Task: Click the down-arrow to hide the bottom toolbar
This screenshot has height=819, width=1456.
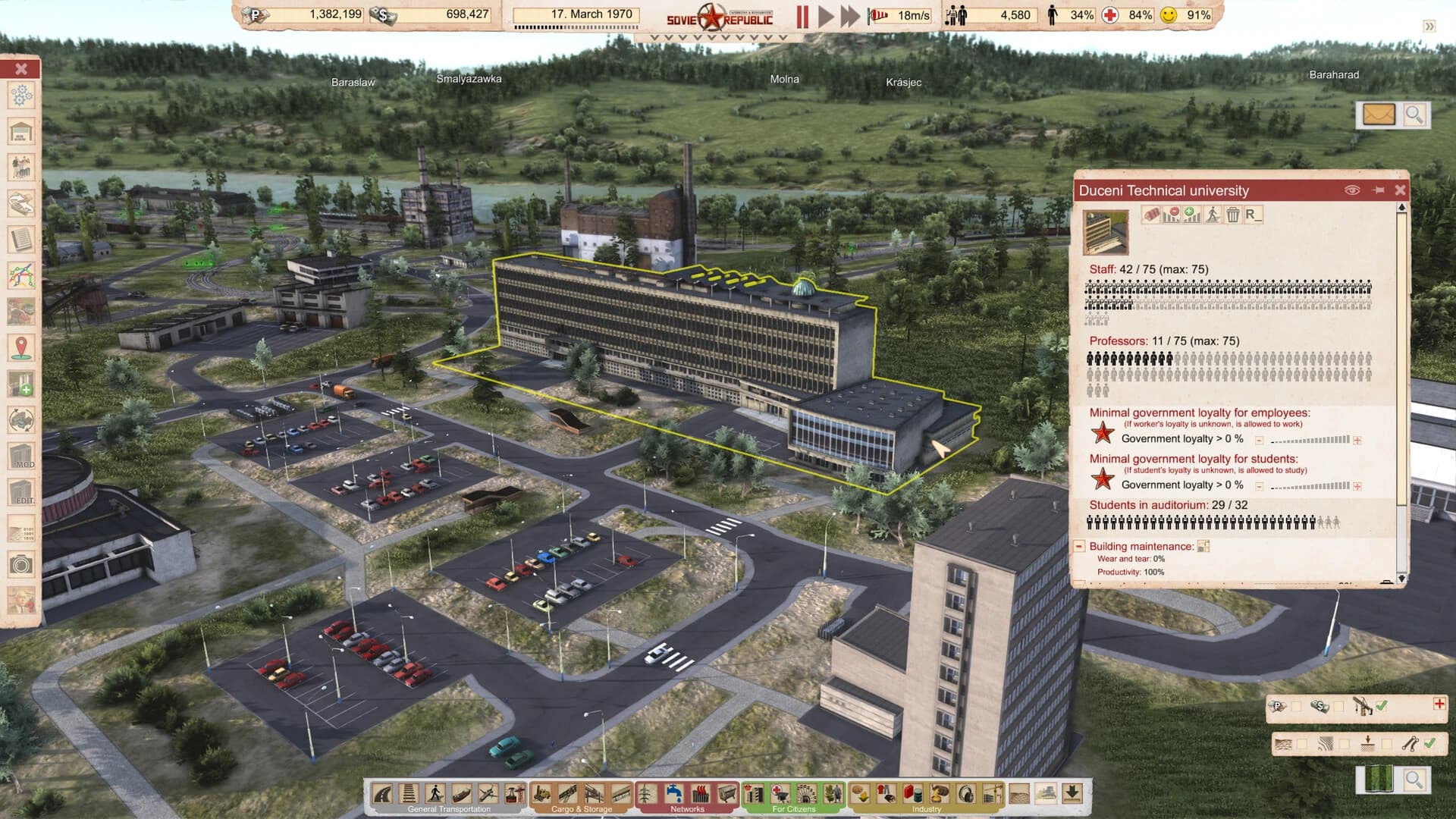Action: click(1072, 794)
